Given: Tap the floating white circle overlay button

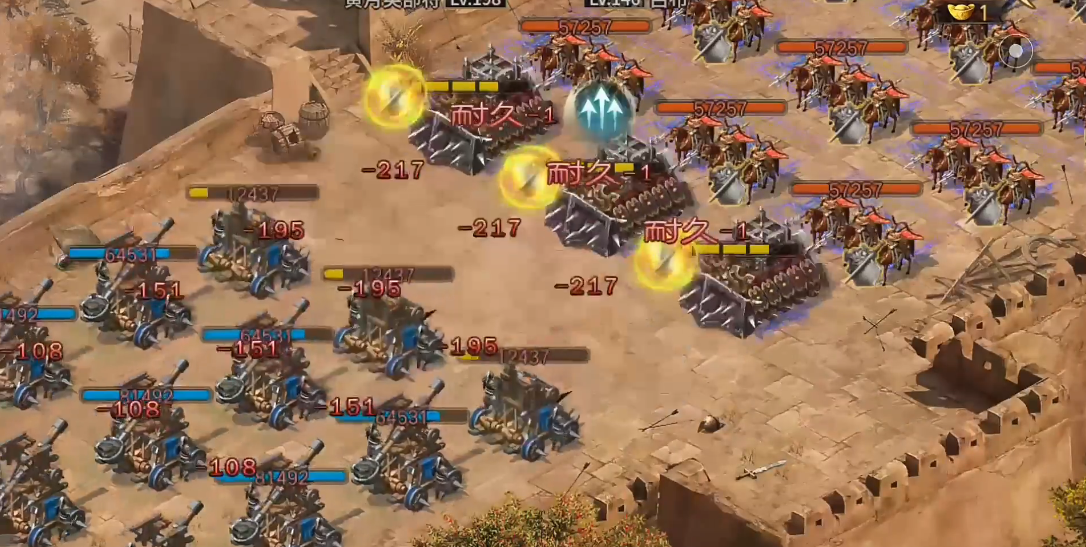Looking at the screenshot, I should pyautogui.click(x=1017, y=50).
